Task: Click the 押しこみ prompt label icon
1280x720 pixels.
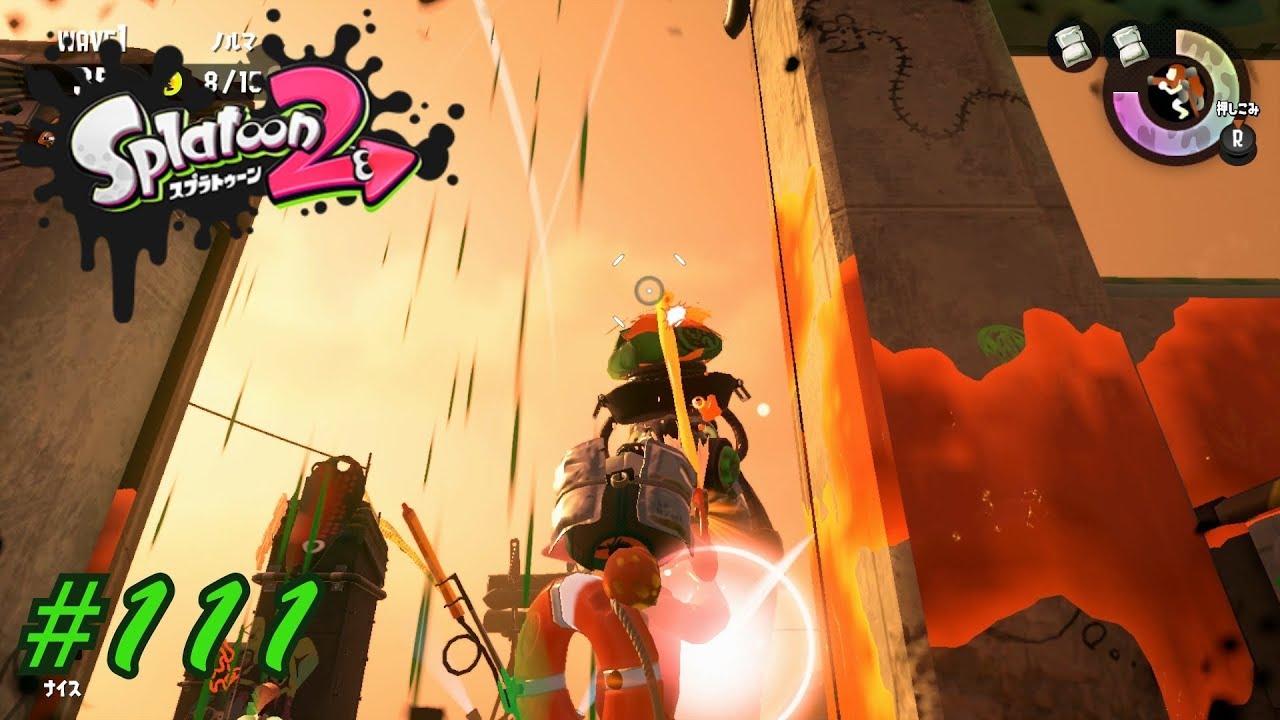Action: coord(1237,107)
